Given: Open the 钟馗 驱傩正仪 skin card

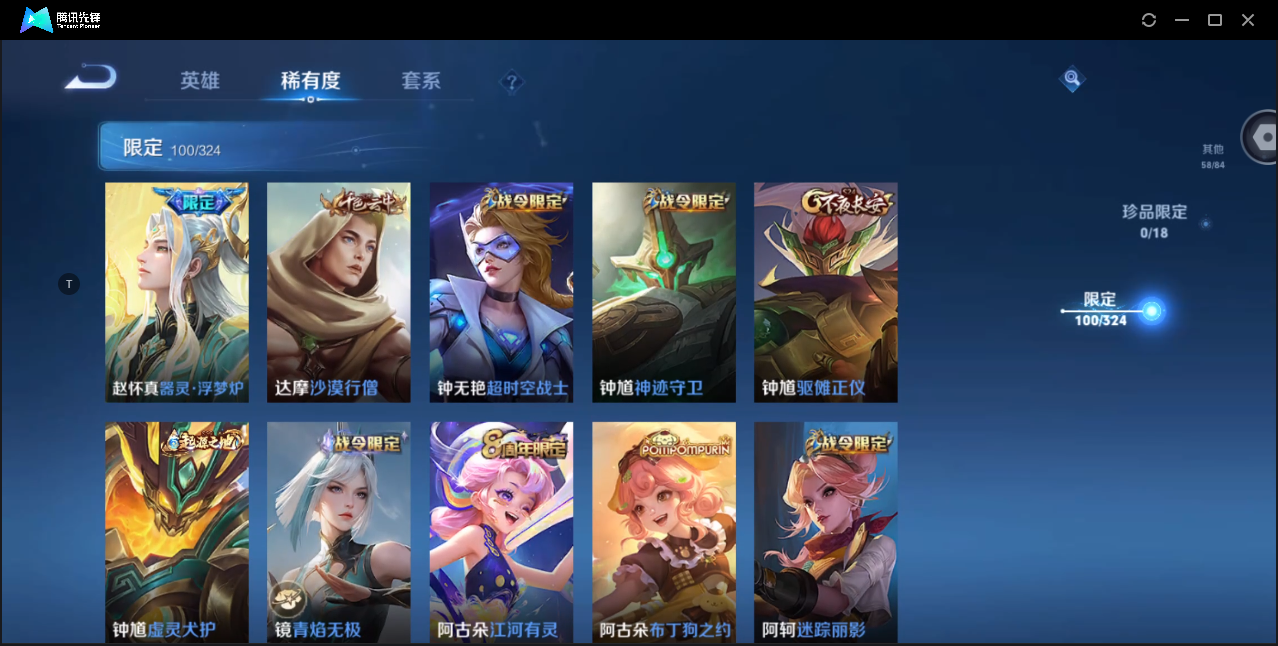Looking at the screenshot, I should [x=825, y=292].
